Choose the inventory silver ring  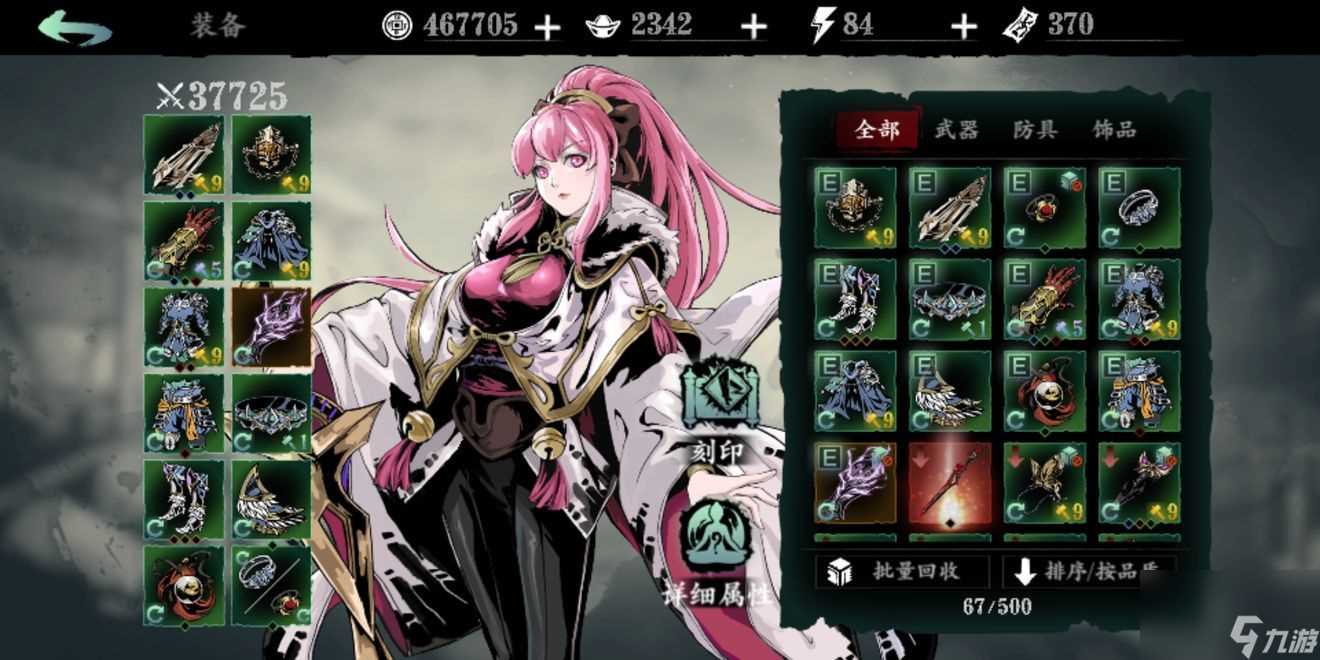(1139, 206)
